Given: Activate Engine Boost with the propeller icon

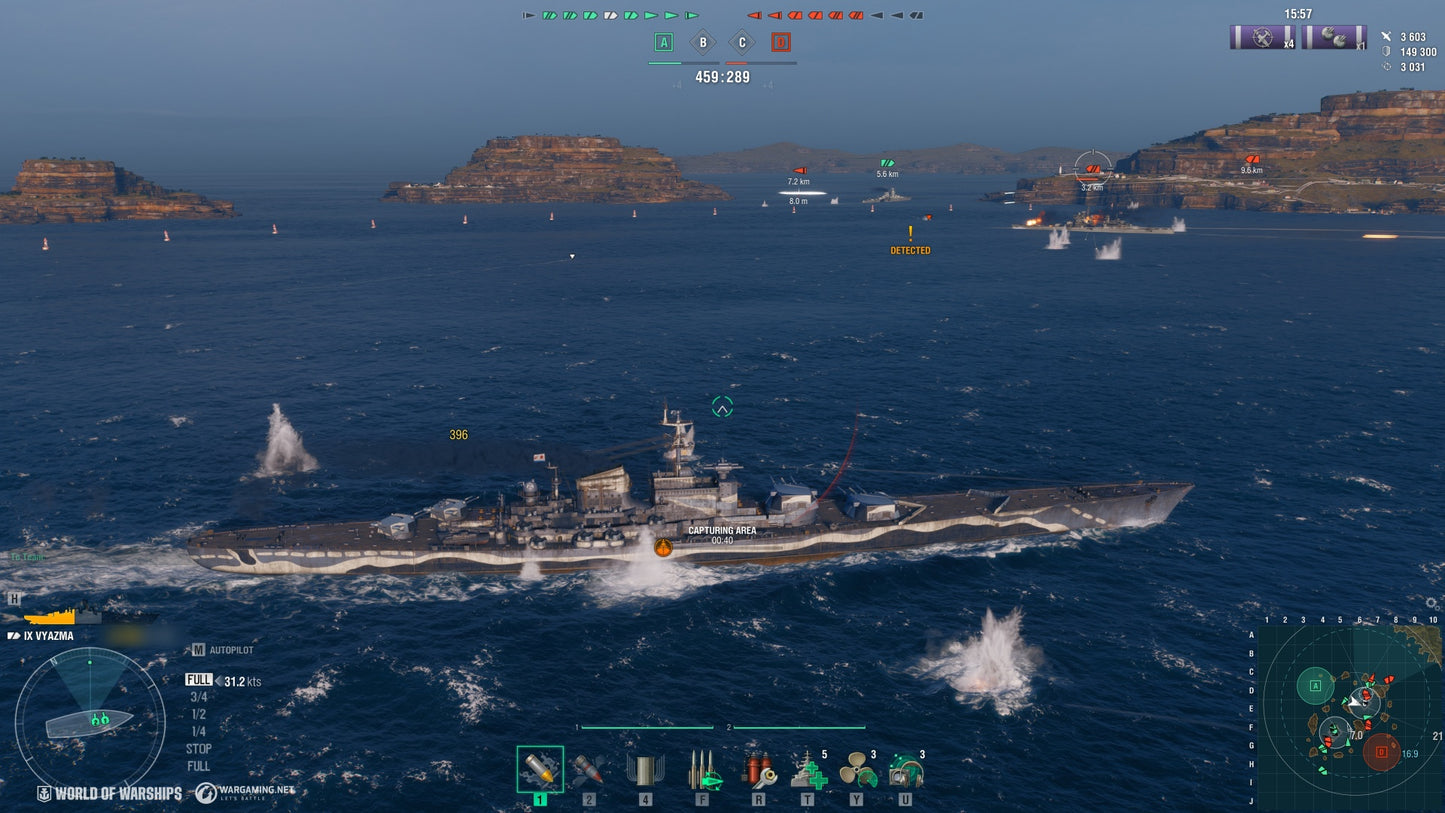Looking at the screenshot, I should coord(857,772).
